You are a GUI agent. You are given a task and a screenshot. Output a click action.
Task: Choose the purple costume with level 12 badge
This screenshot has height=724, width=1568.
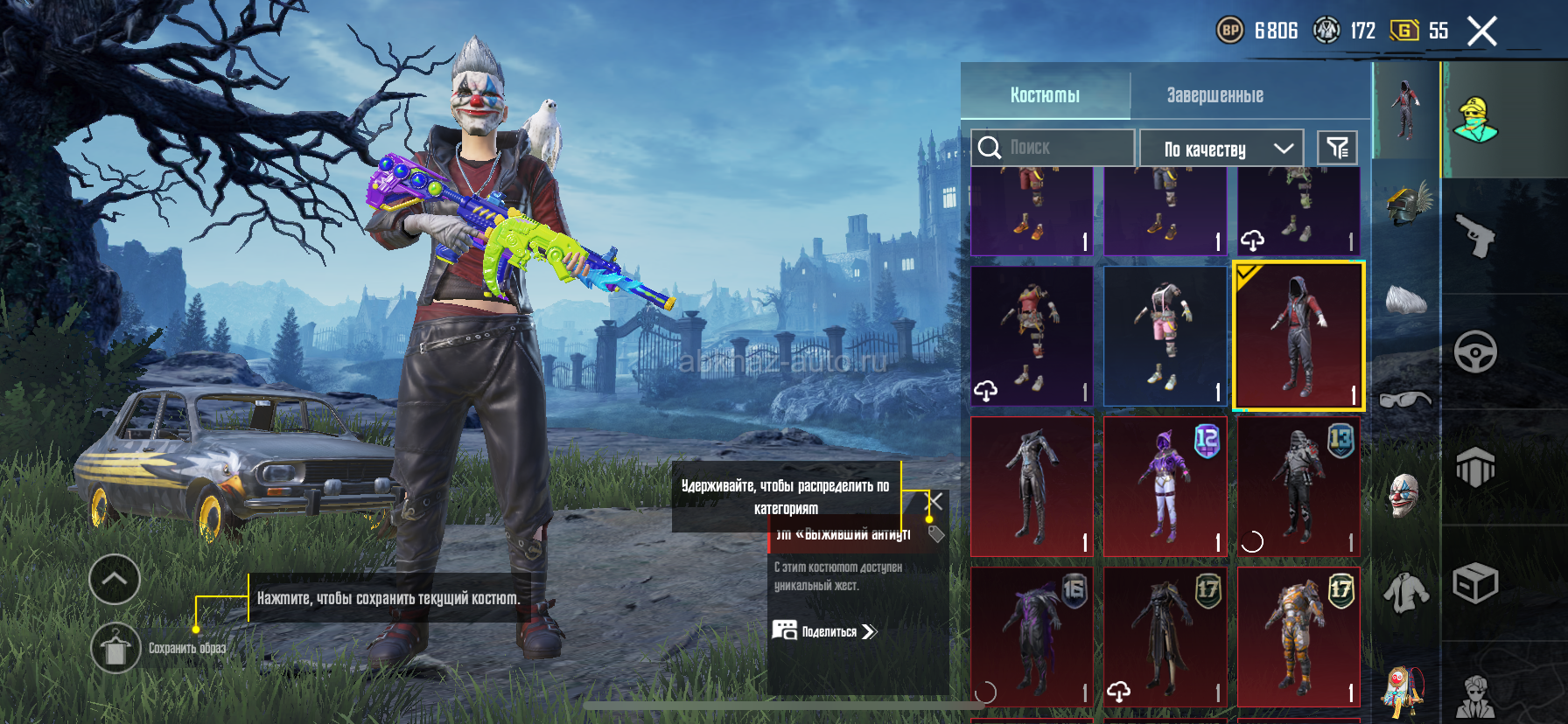(1165, 486)
